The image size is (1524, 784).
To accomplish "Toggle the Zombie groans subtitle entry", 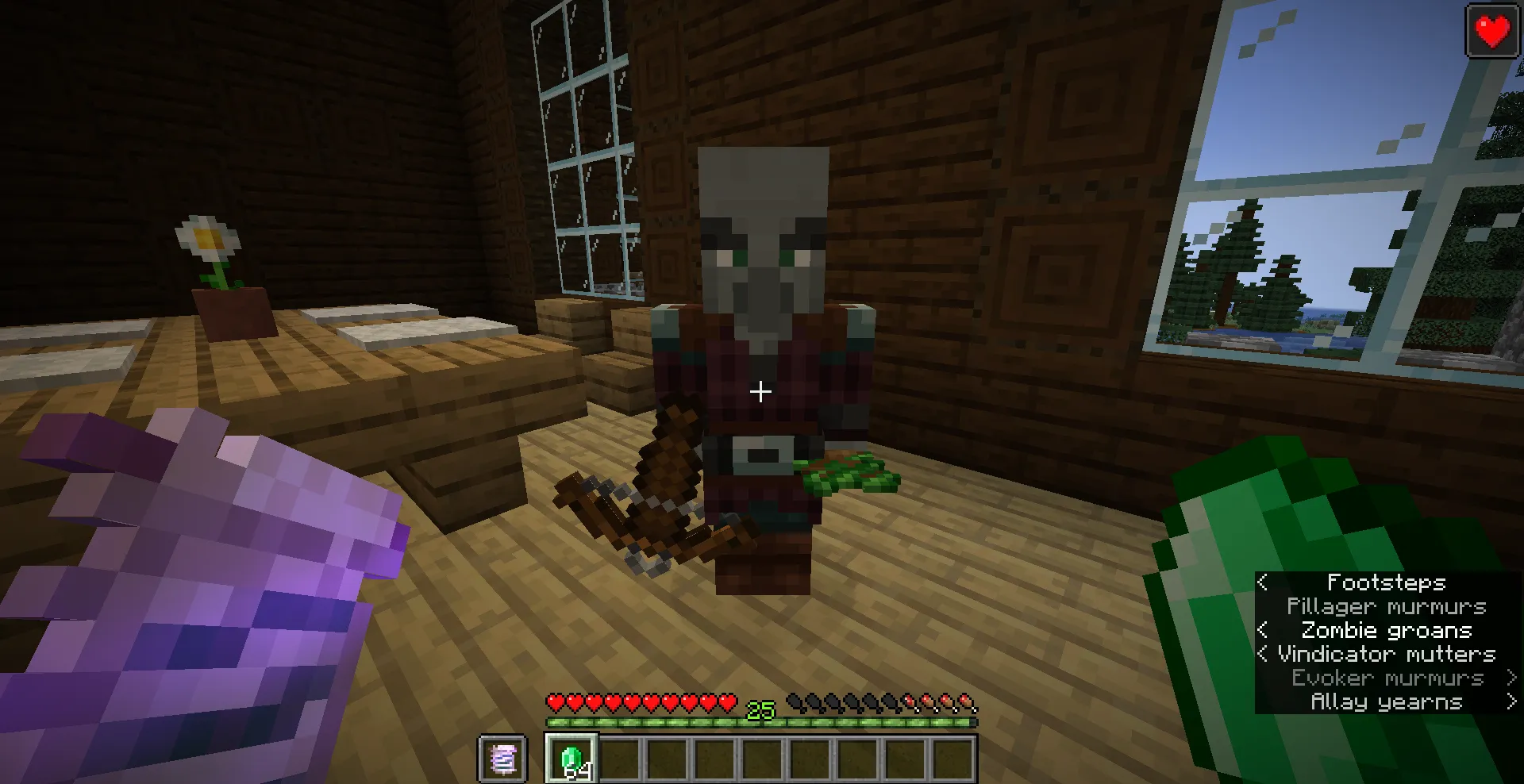I will coord(1387,630).
